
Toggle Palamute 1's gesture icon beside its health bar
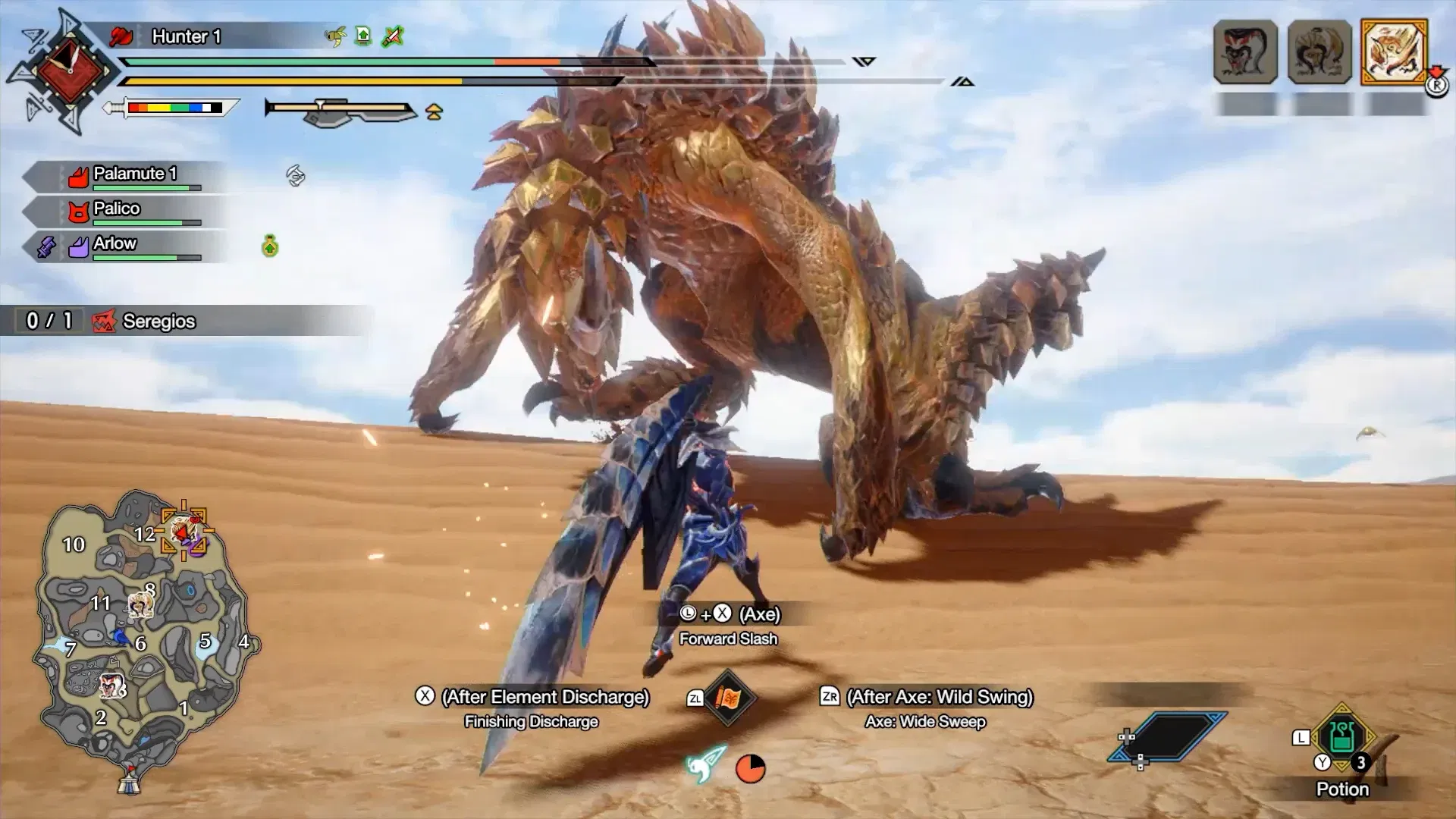click(x=295, y=175)
